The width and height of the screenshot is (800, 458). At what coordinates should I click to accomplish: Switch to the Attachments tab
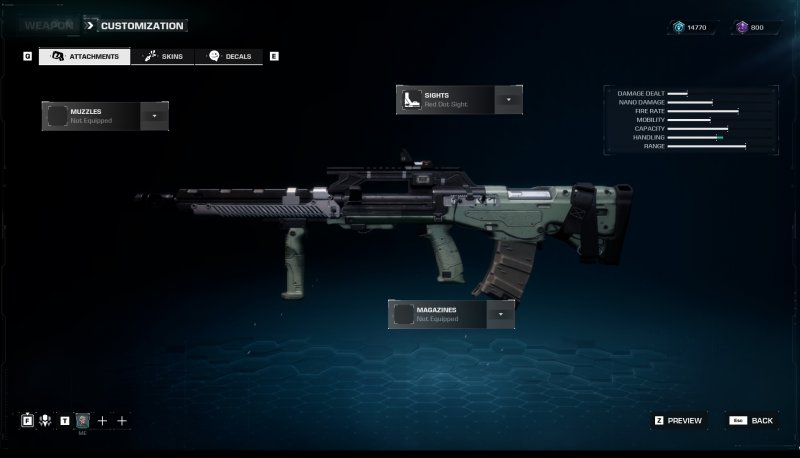85,56
